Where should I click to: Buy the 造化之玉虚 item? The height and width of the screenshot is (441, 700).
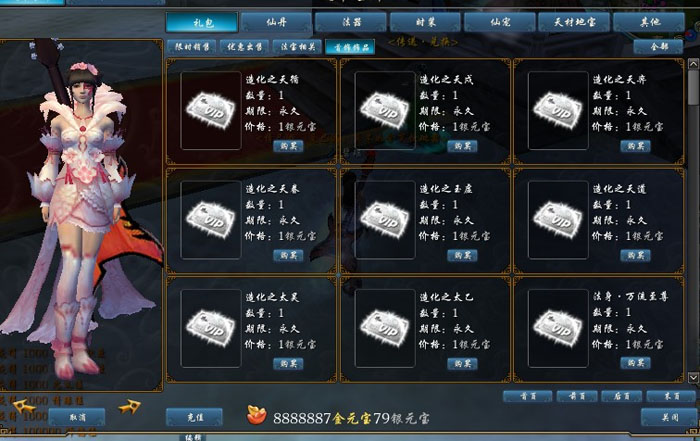pyautogui.click(x=462, y=255)
